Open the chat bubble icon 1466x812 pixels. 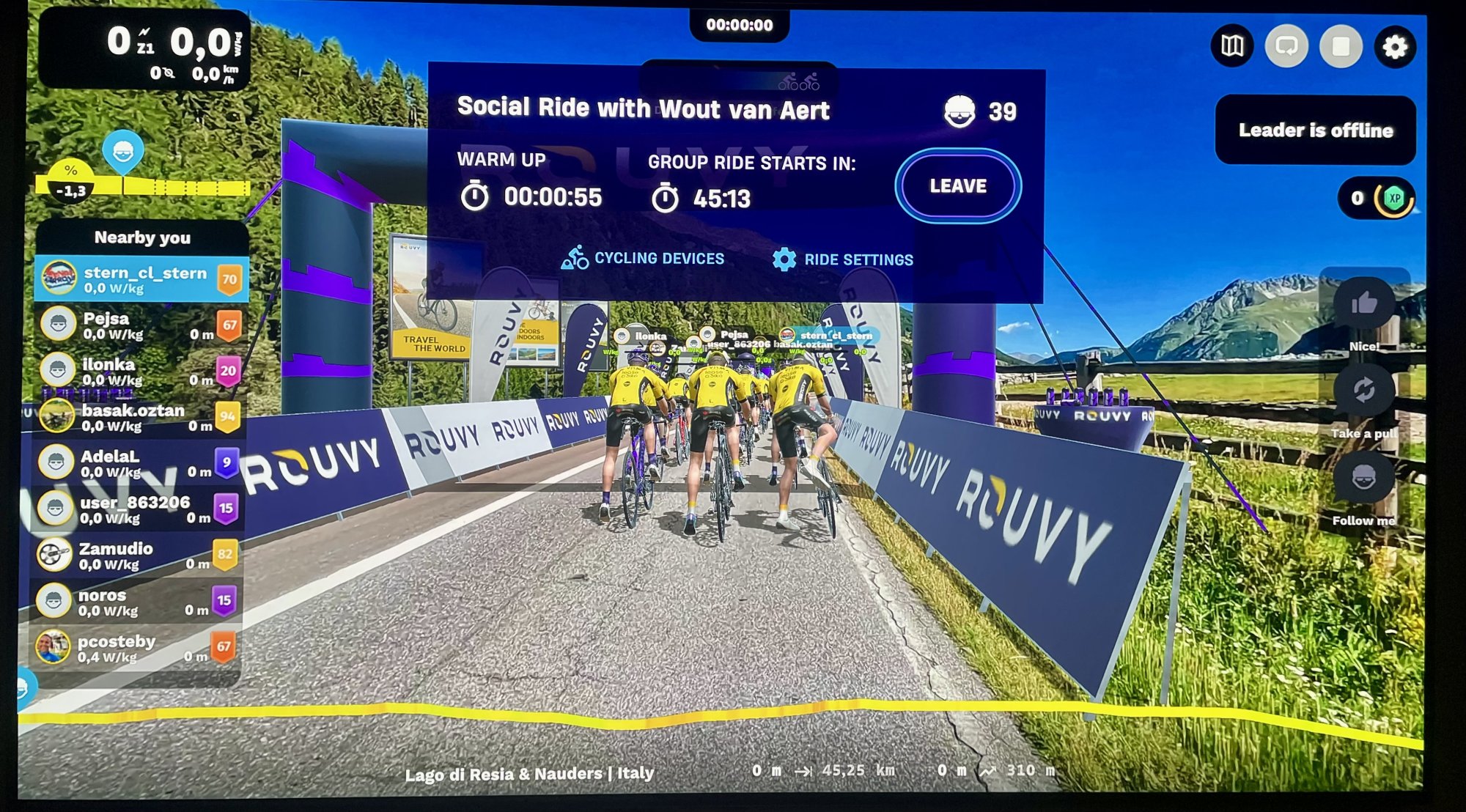[1286, 47]
